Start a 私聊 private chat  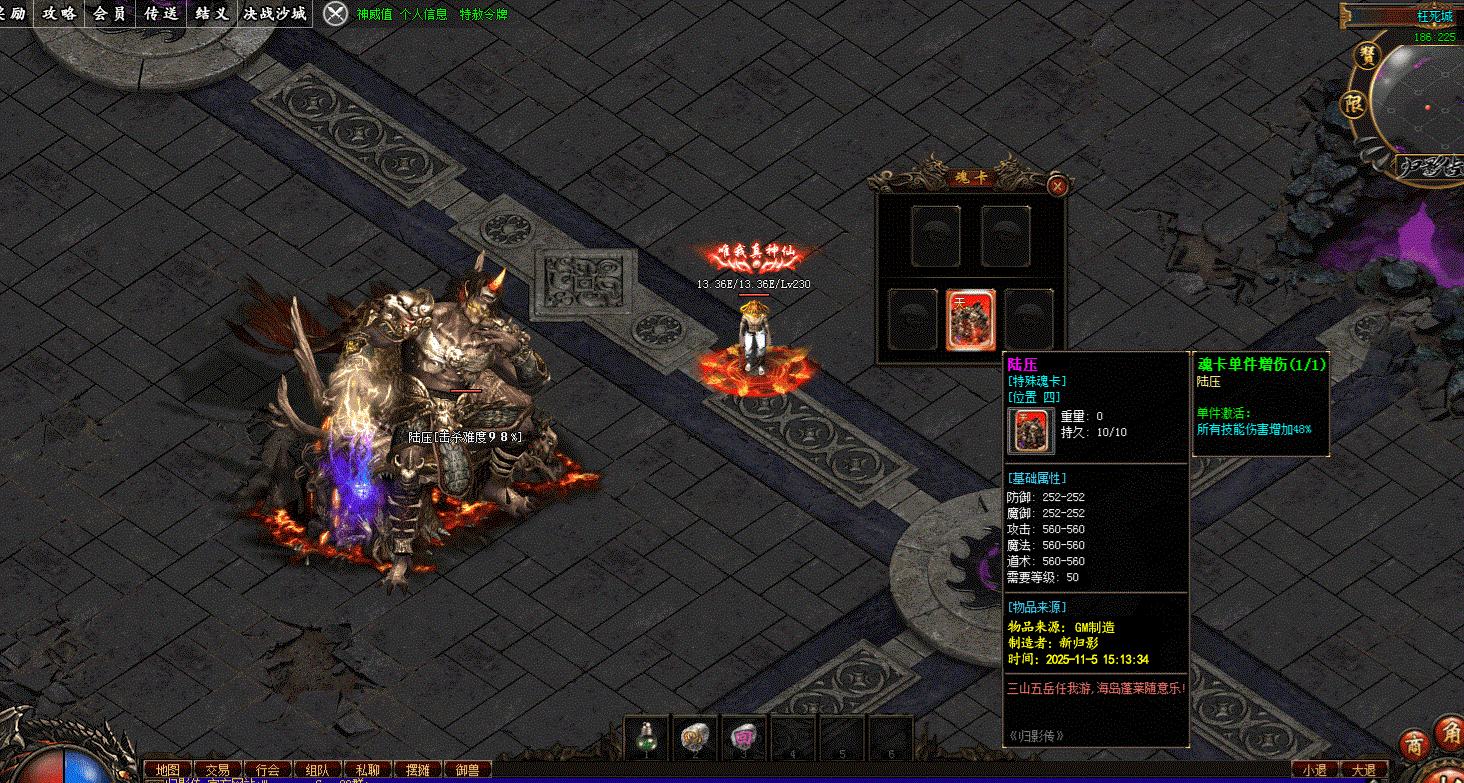coord(367,770)
